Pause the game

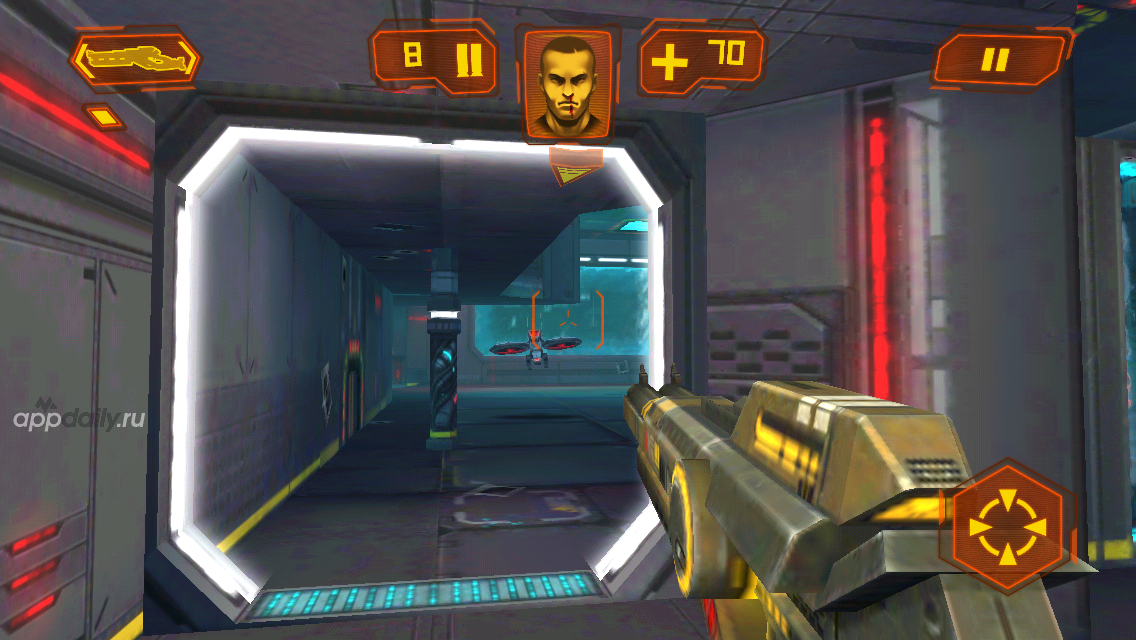pos(997,60)
